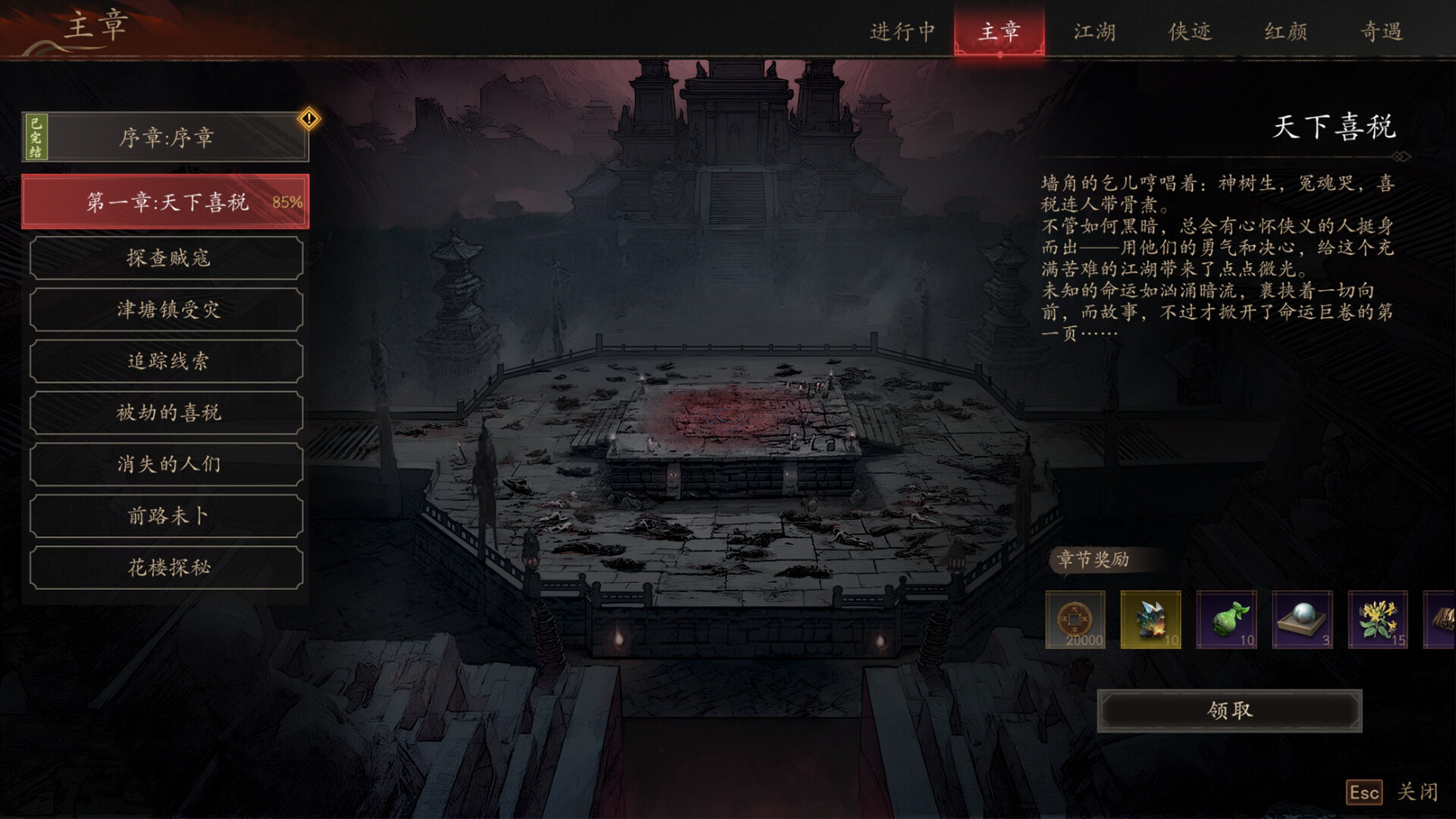Inspect the yellow flower reward icon
The image size is (1456, 819).
pos(1378,620)
